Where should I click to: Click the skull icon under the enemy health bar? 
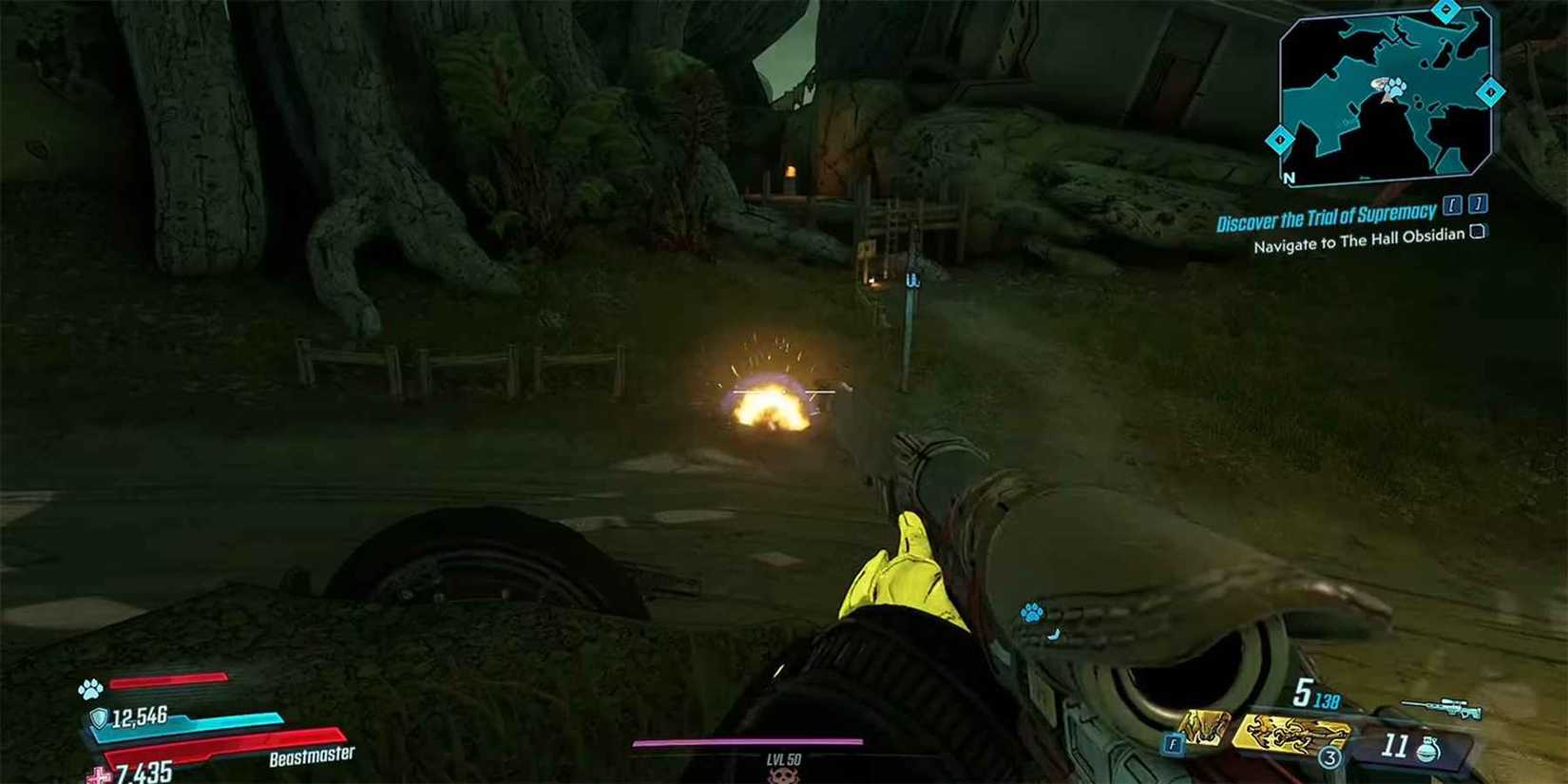[x=785, y=777]
